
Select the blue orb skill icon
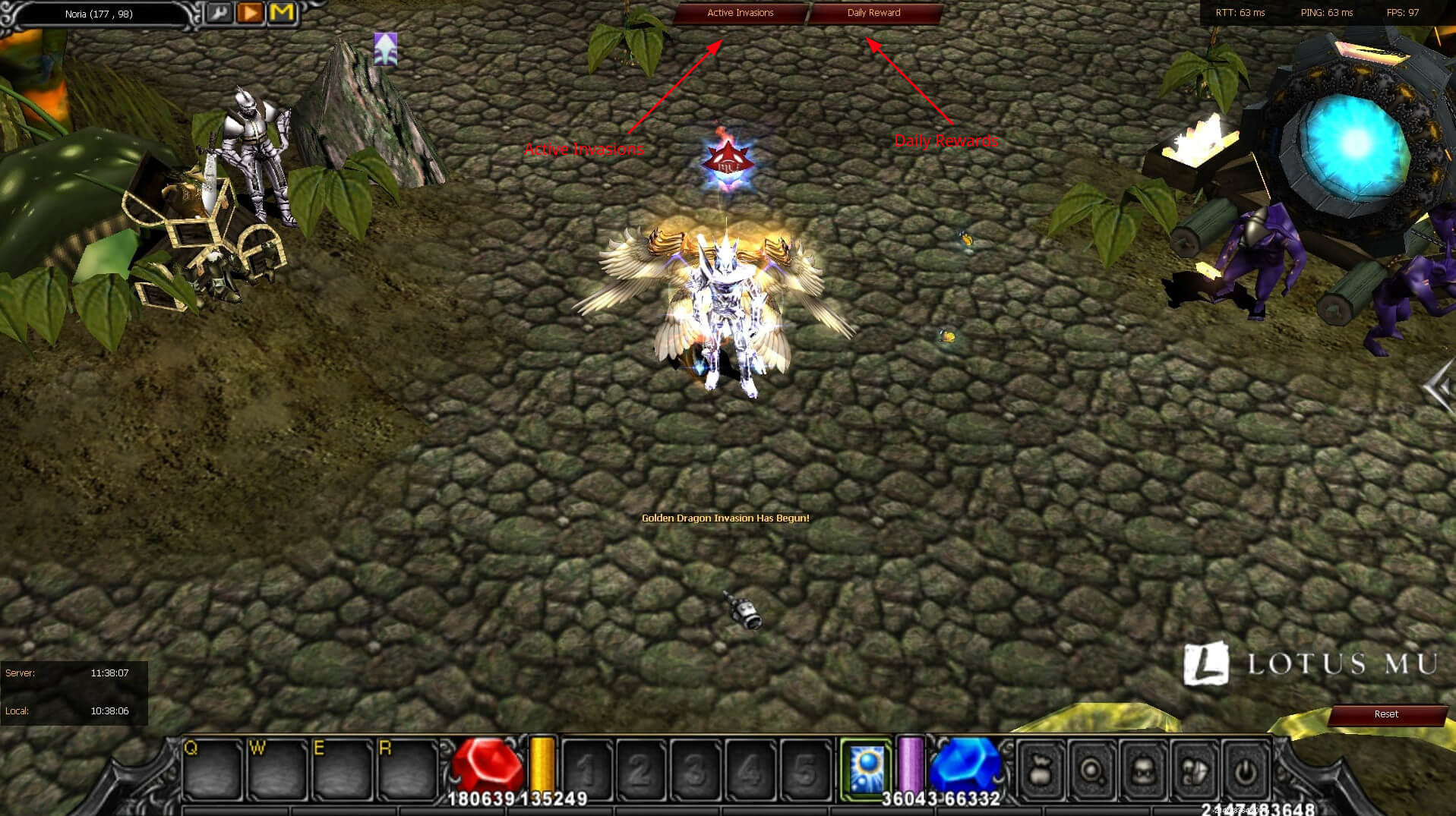(867, 770)
